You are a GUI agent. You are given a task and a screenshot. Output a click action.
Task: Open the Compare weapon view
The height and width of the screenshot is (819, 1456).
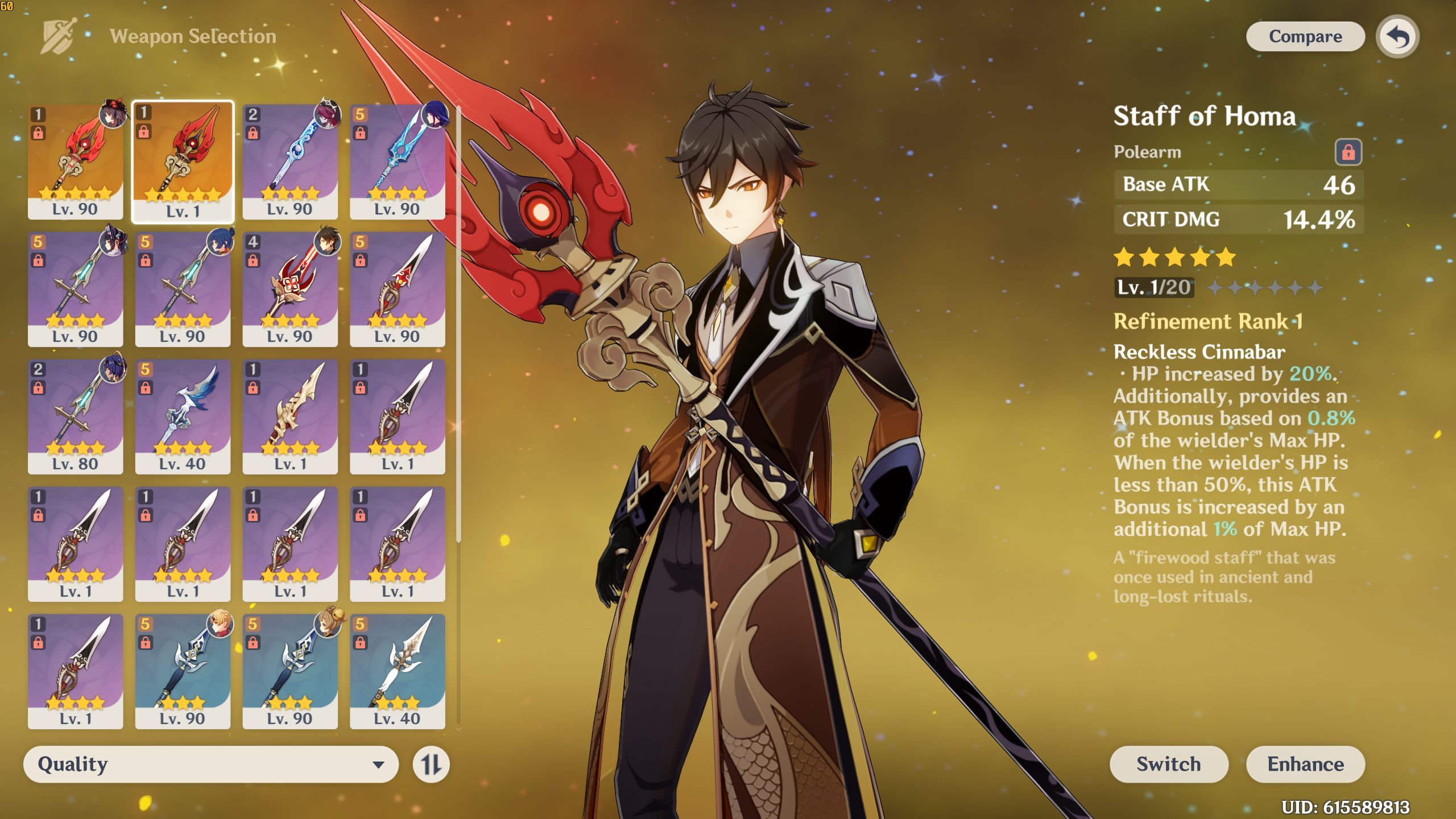point(1305,36)
